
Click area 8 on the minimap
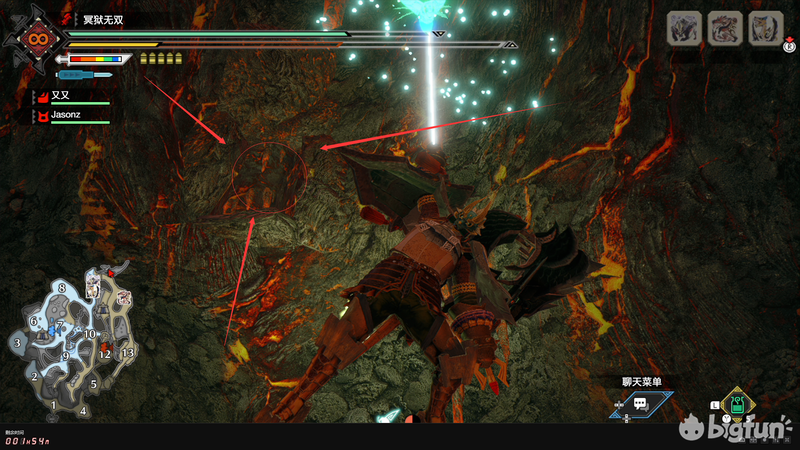(x=62, y=288)
